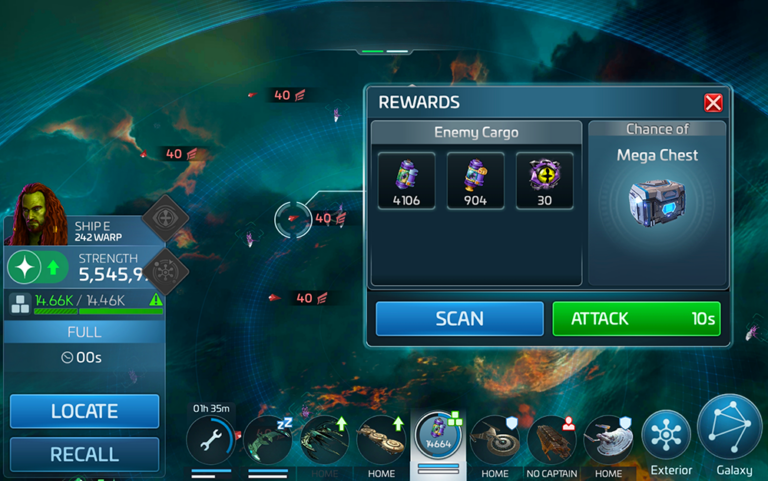Open the Galaxy map
Screen dimensions: 768x481
tap(730, 428)
